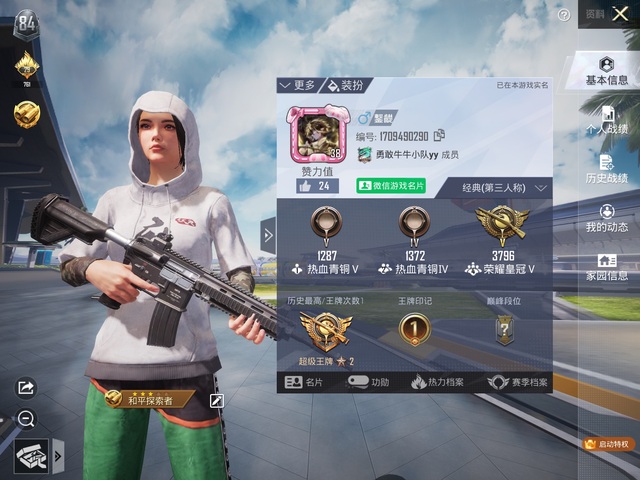This screenshot has width=640, height=480.
Task: View the 历史战绩 tab
Action: point(606,168)
